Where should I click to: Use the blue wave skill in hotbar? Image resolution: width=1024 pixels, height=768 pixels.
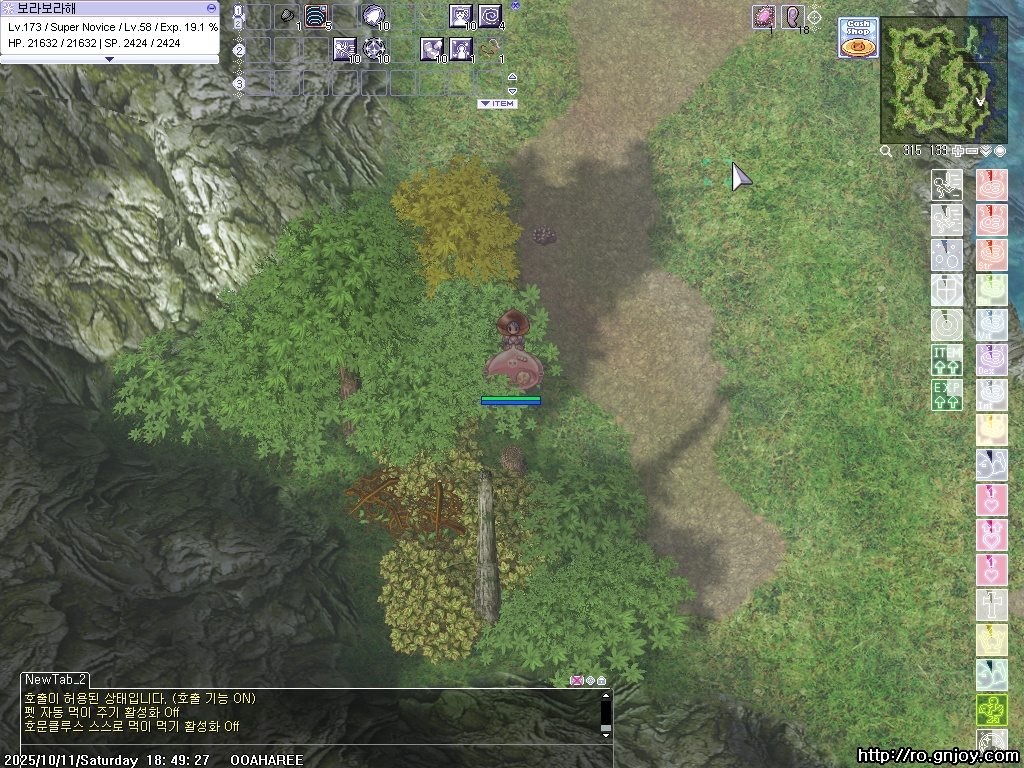point(316,17)
